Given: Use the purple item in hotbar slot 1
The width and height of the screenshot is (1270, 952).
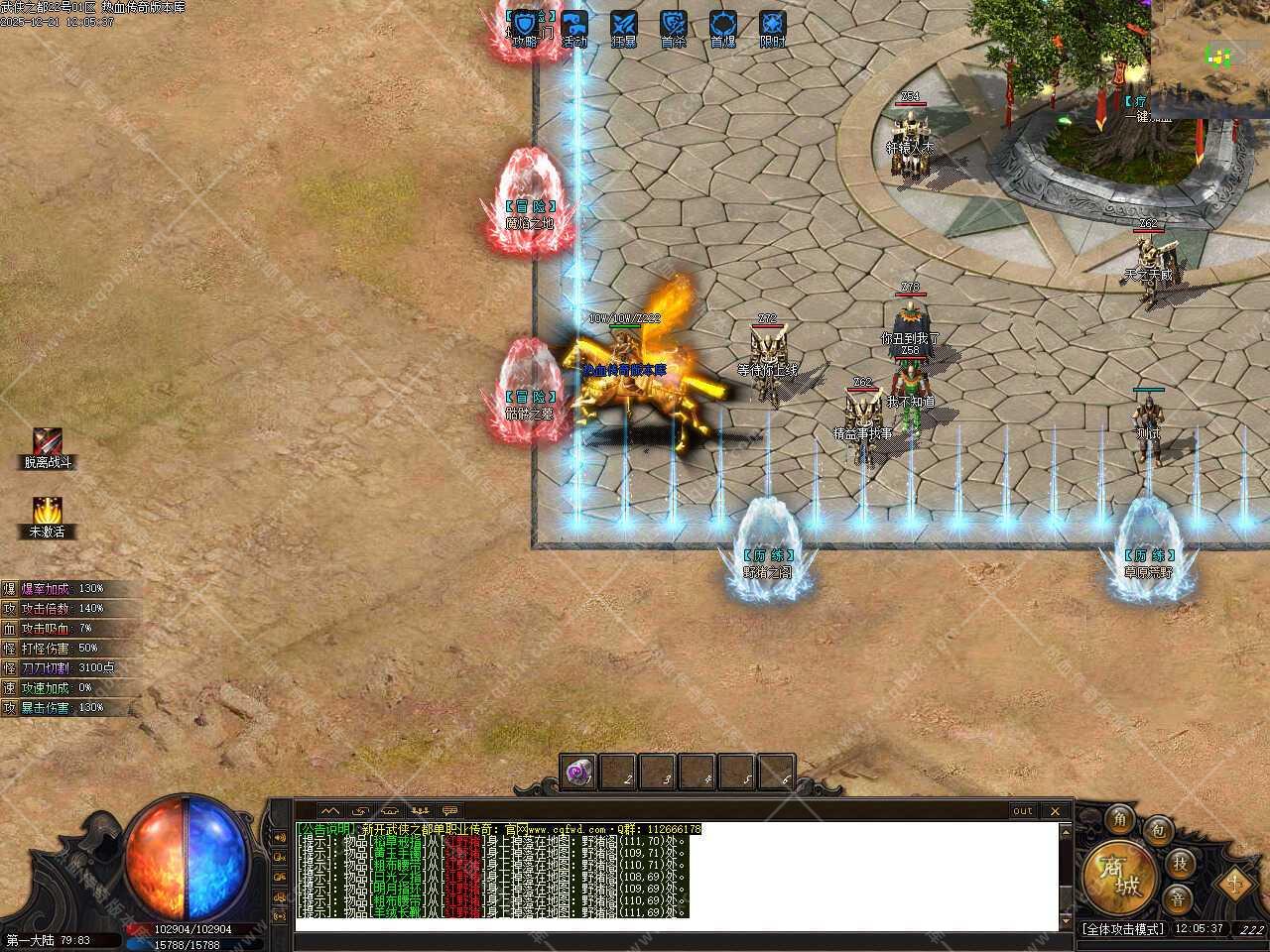Looking at the screenshot, I should (577, 773).
